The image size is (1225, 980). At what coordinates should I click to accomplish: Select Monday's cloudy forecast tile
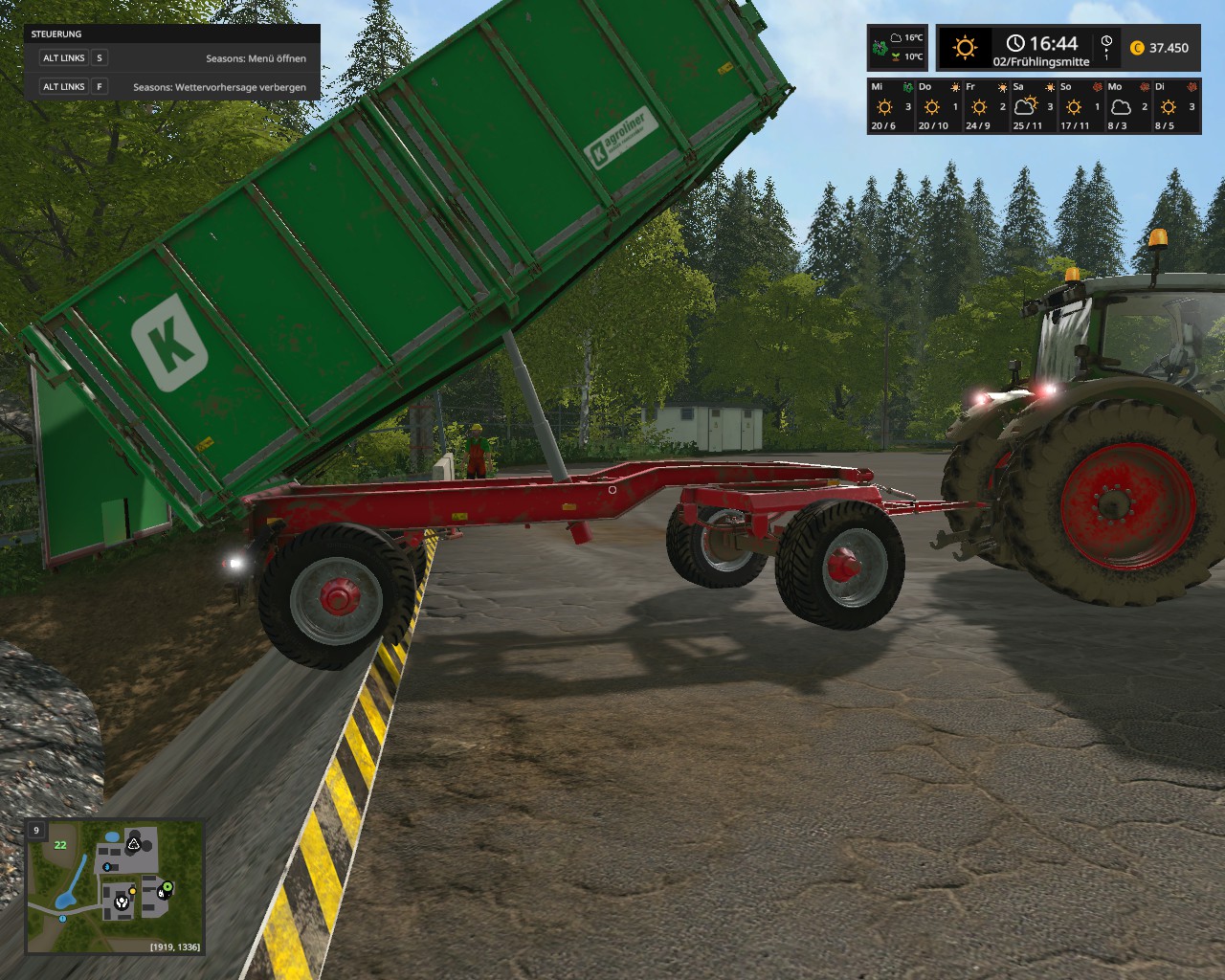(x=1125, y=106)
